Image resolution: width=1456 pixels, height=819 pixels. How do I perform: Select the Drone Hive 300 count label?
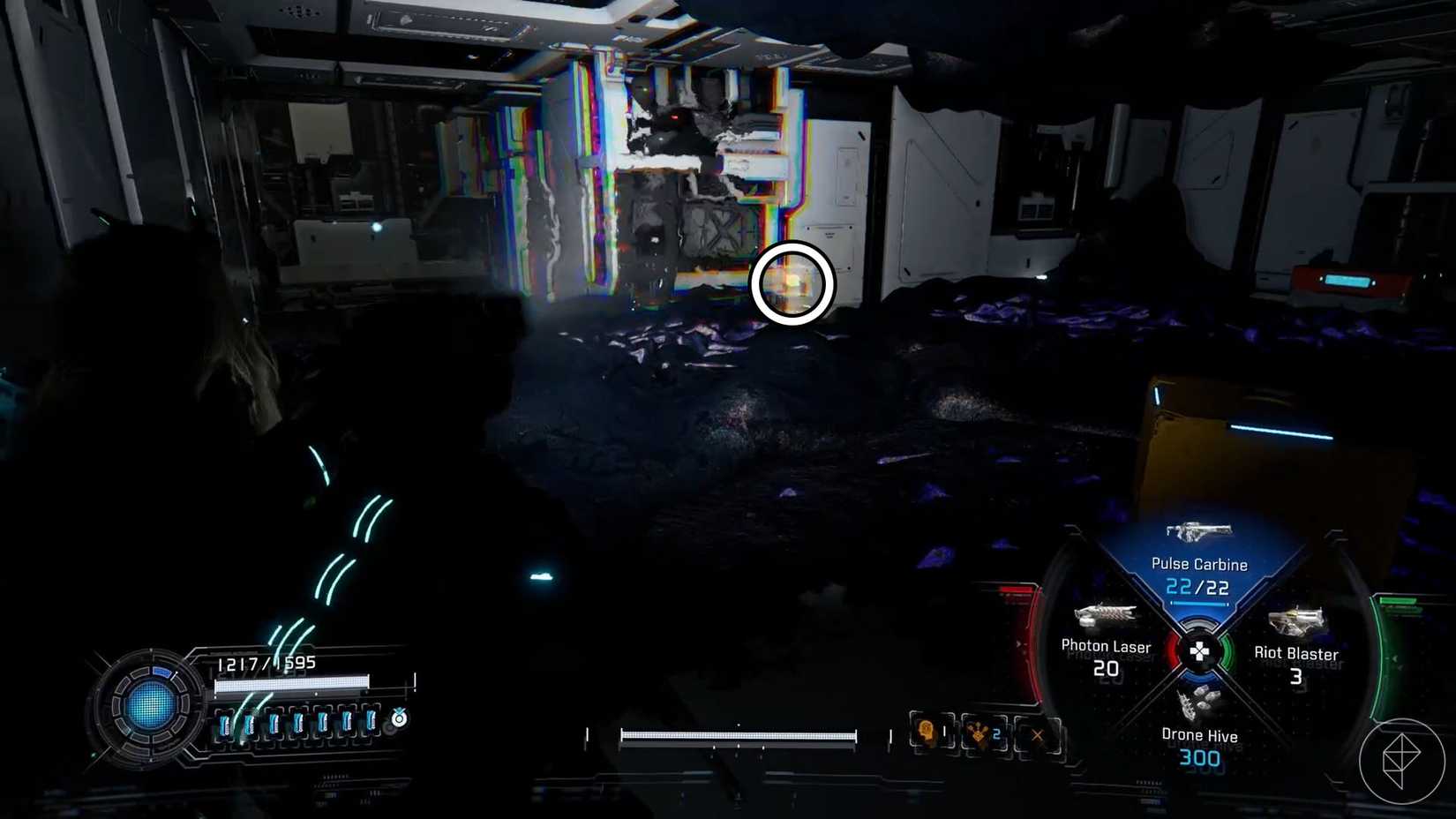click(x=1202, y=757)
